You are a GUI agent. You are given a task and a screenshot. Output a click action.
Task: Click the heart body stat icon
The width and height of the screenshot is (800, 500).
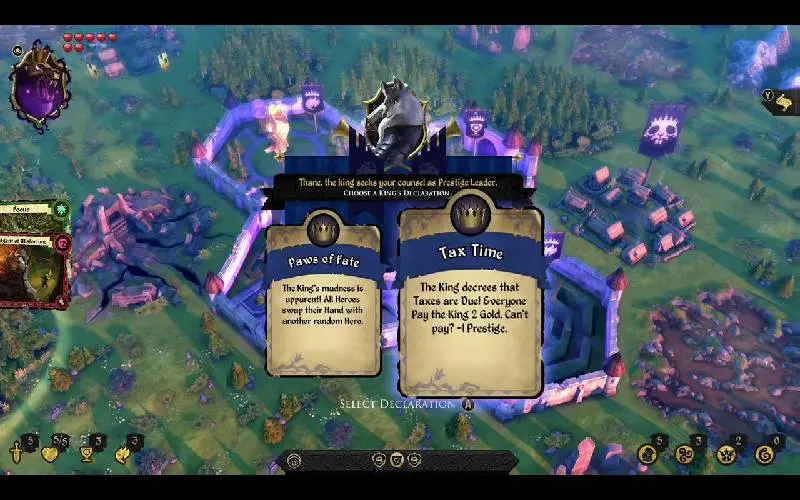50,454
